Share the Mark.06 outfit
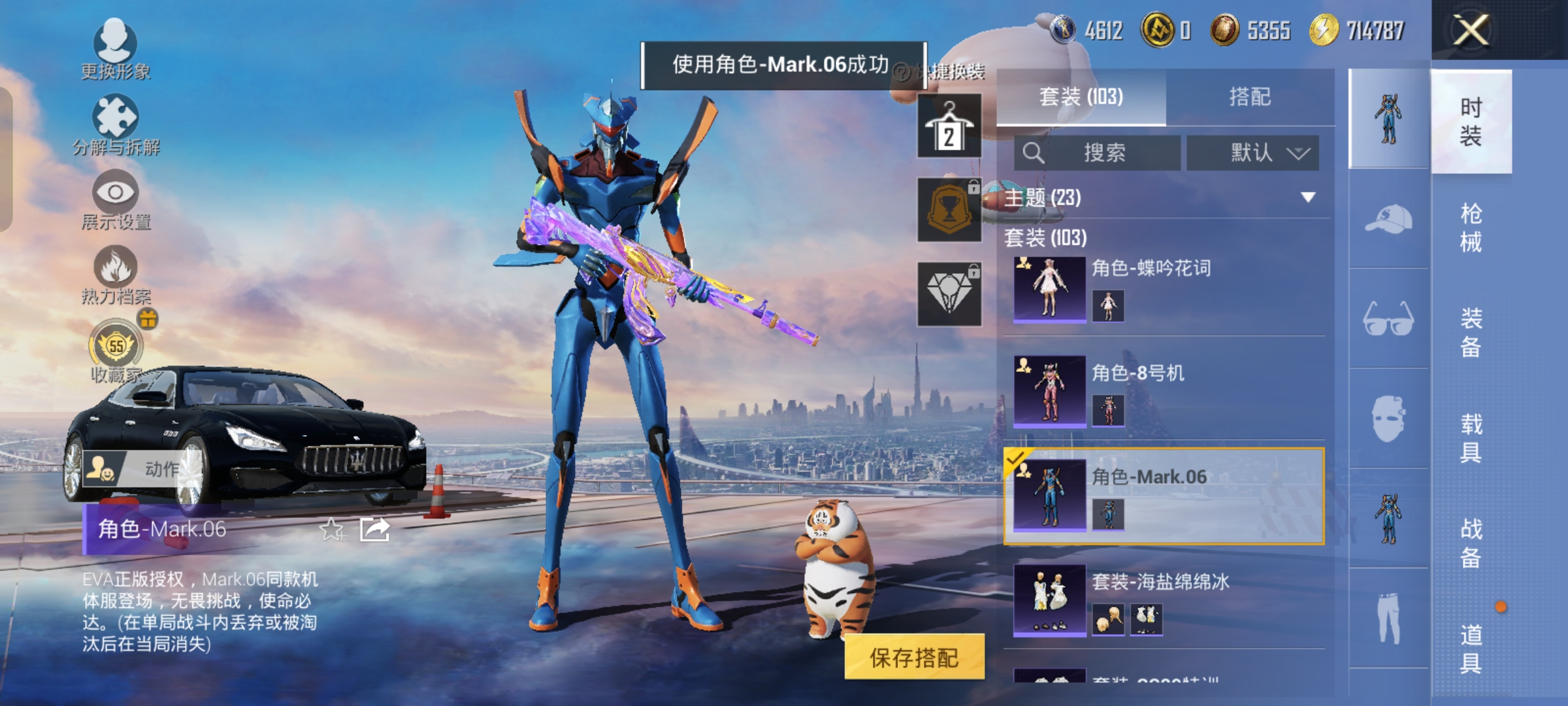This screenshot has height=706, width=1568. (x=374, y=529)
